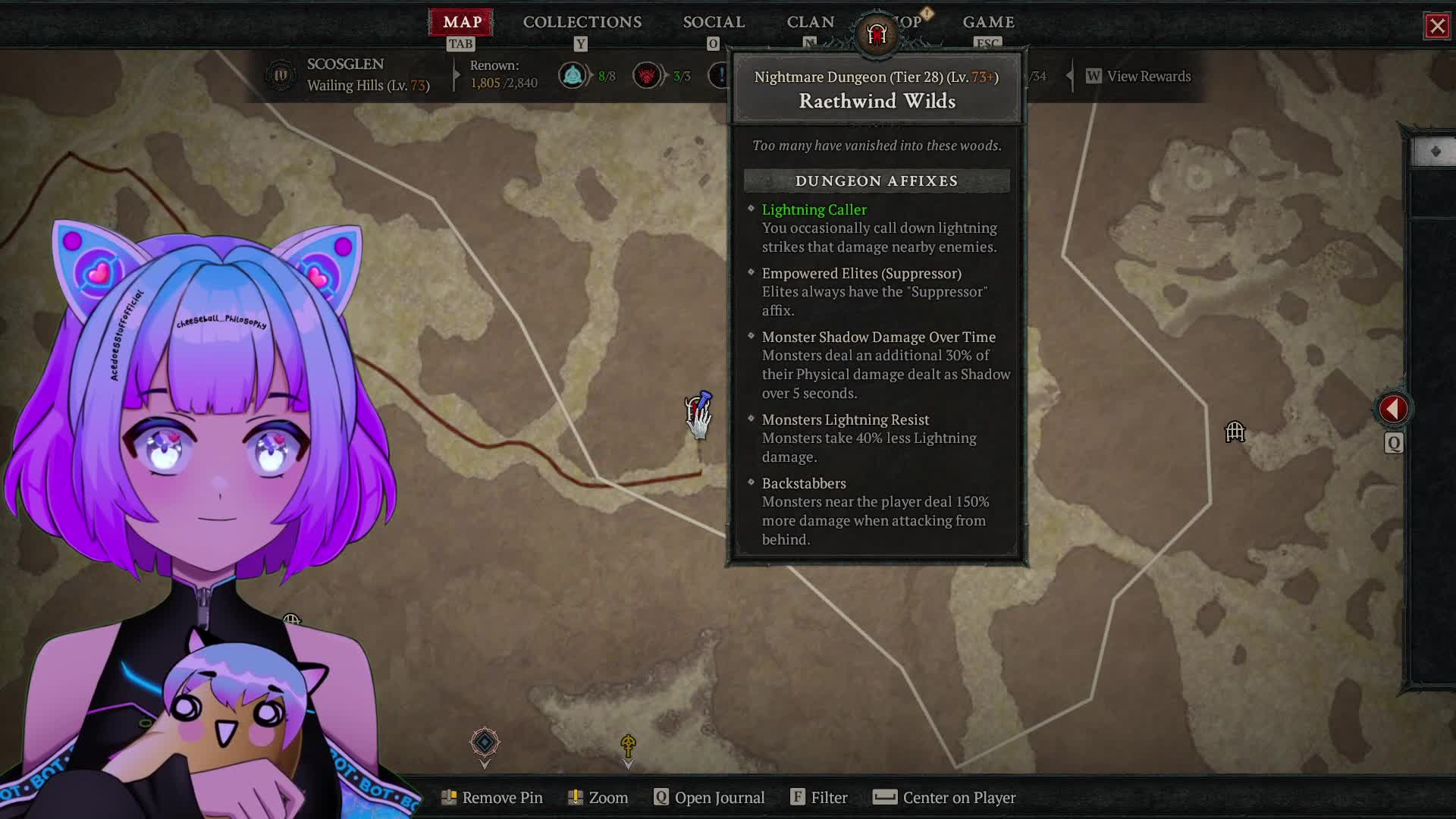Go to the Game menu tab
Viewport: 1456px width, 819px height.
pos(988,22)
